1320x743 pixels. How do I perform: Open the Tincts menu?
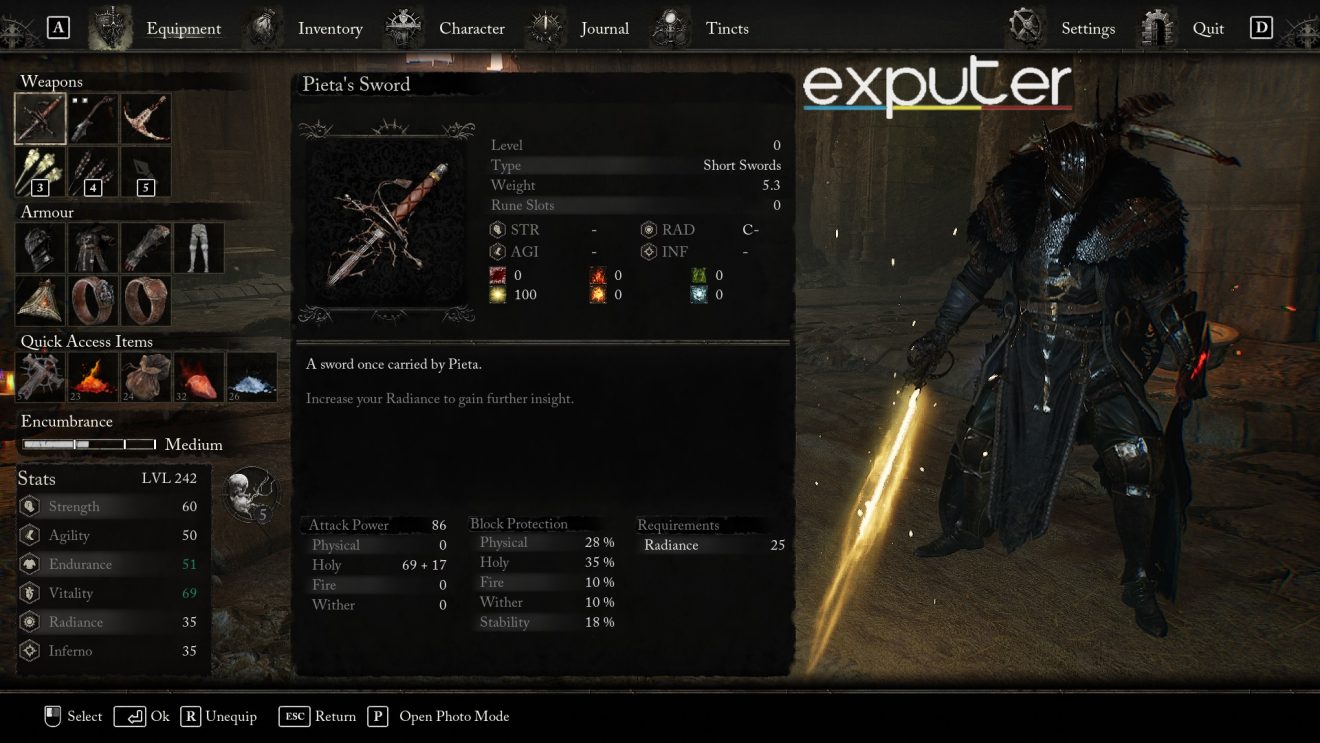click(x=727, y=28)
